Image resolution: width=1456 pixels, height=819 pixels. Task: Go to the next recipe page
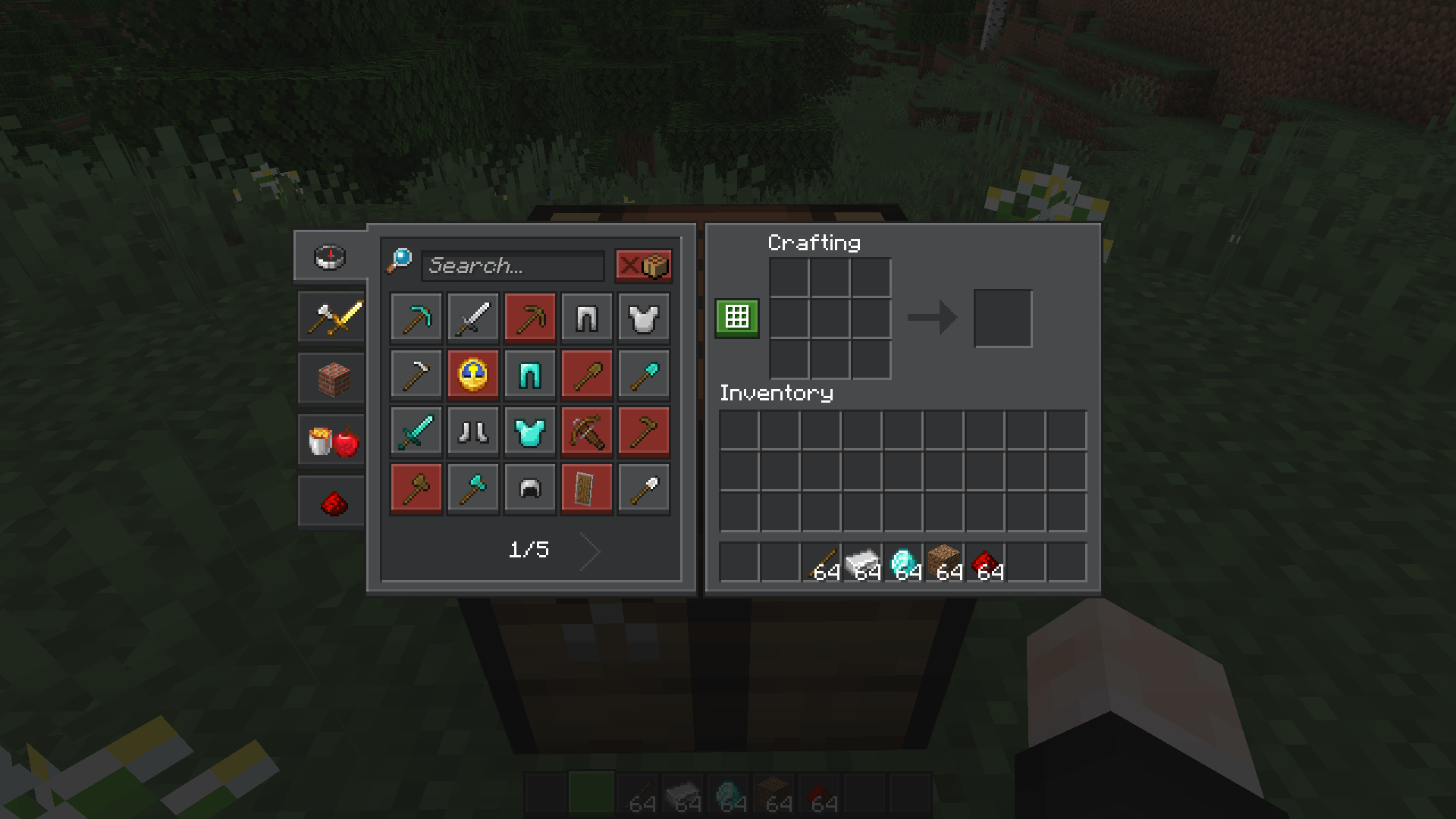(589, 551)
